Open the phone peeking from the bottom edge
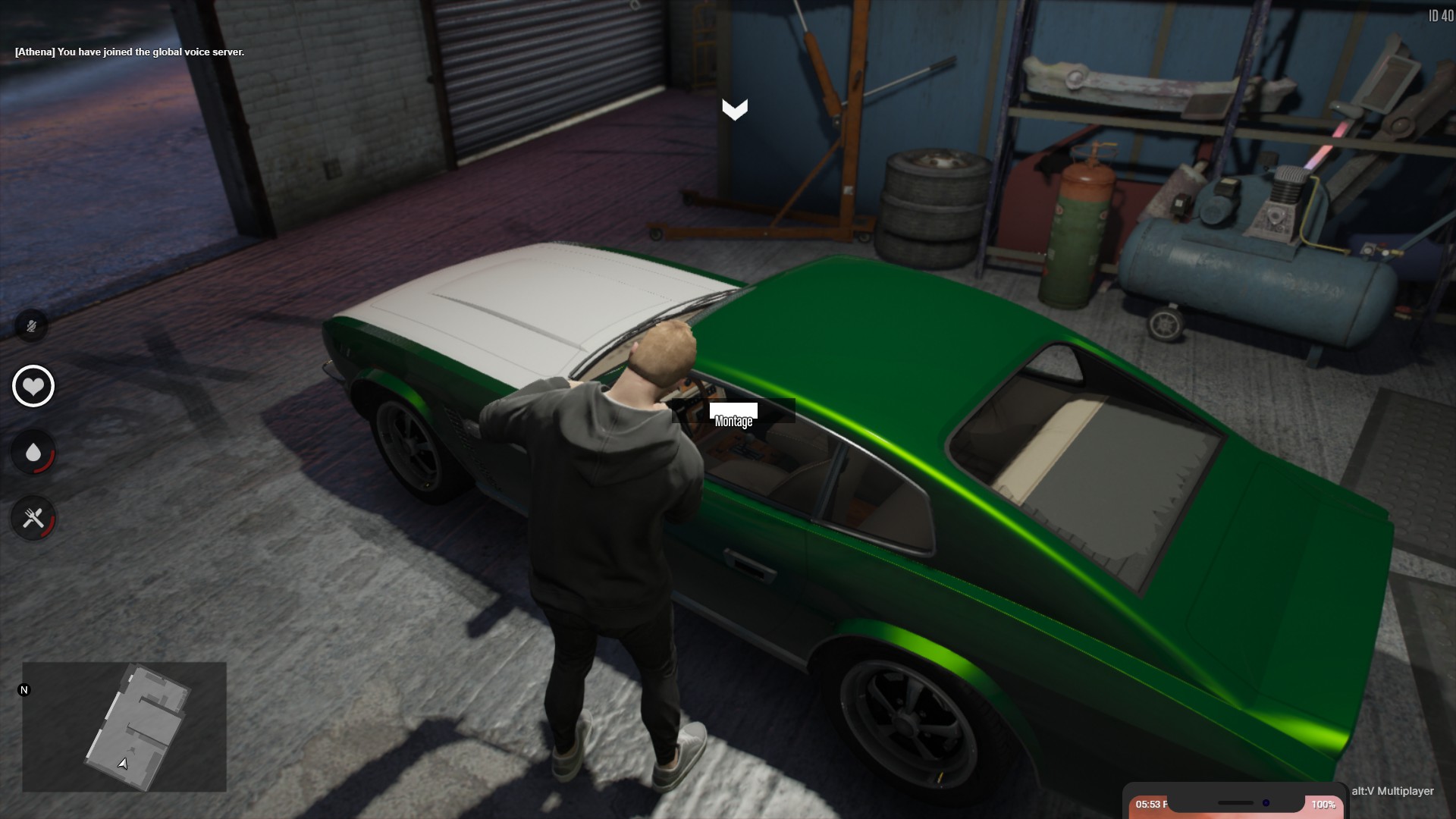This screenshot has height=819, width=1456. click(1234, 803)
